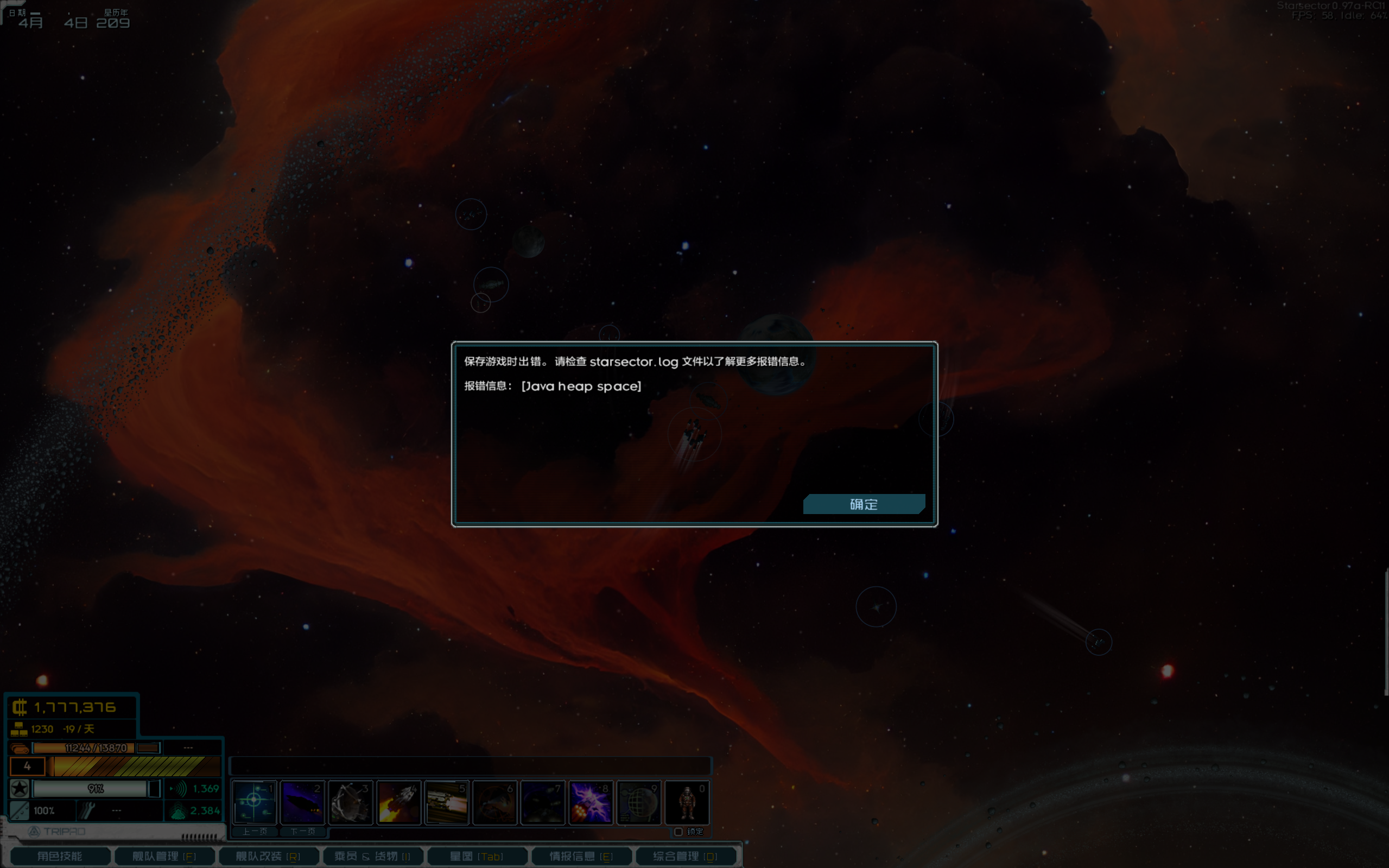Open the 角色技能 character skills tab
Screen dimensions: 1389x868
(60, 856)
